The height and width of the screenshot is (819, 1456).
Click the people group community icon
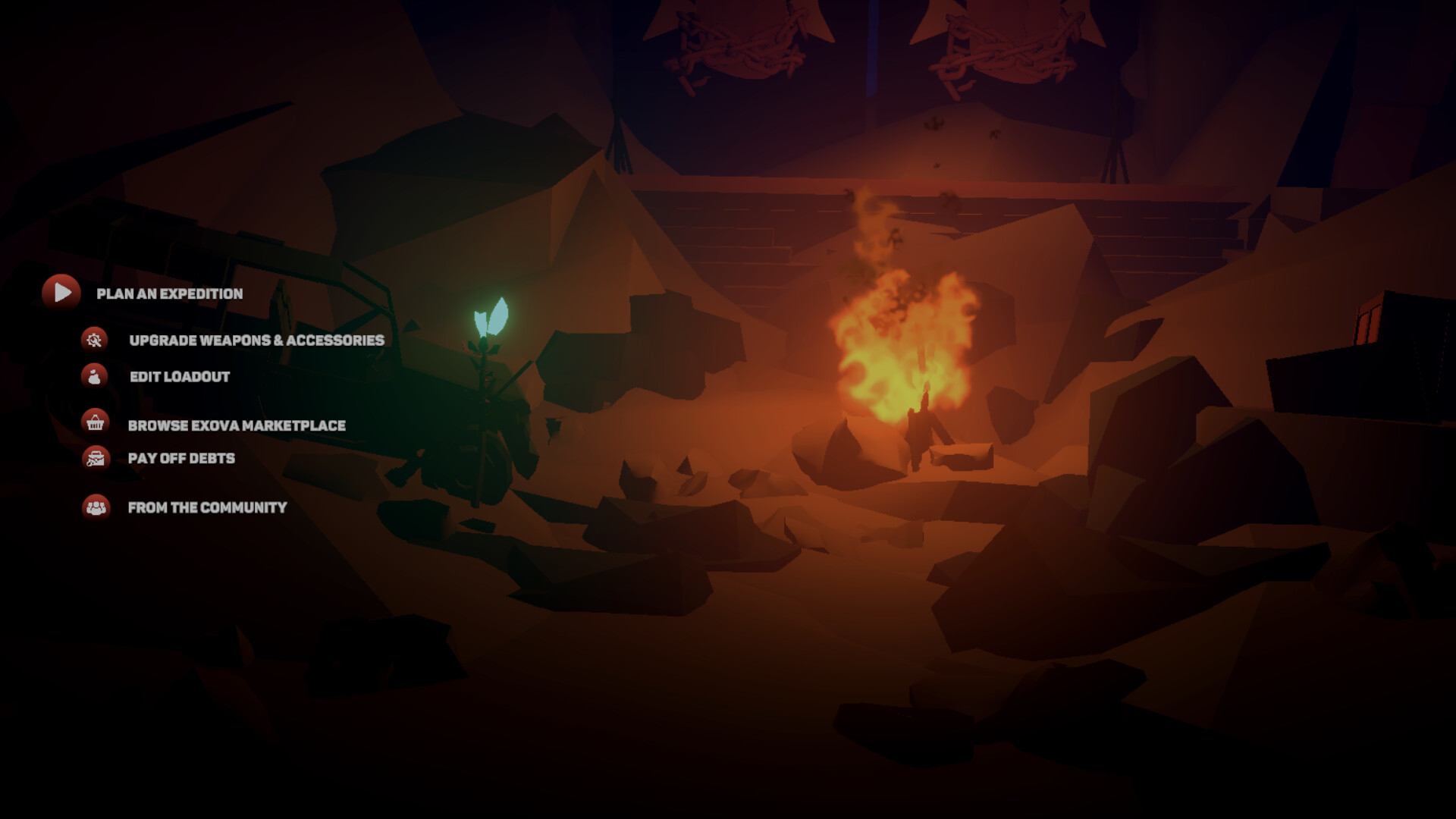pyautogui.click(x=94, y=508)
